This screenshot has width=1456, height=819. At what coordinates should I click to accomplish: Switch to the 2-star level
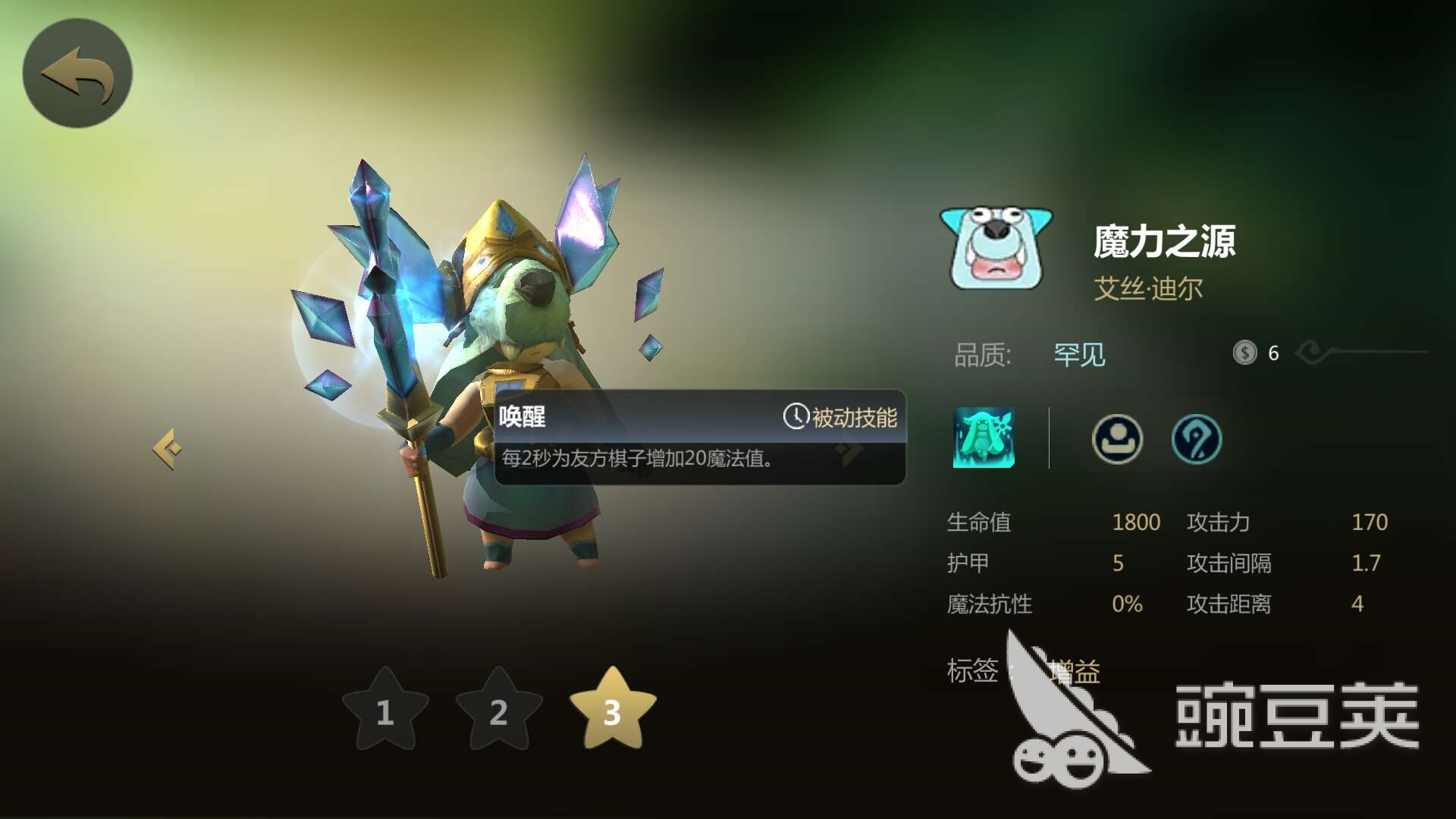tap(498, 711)
